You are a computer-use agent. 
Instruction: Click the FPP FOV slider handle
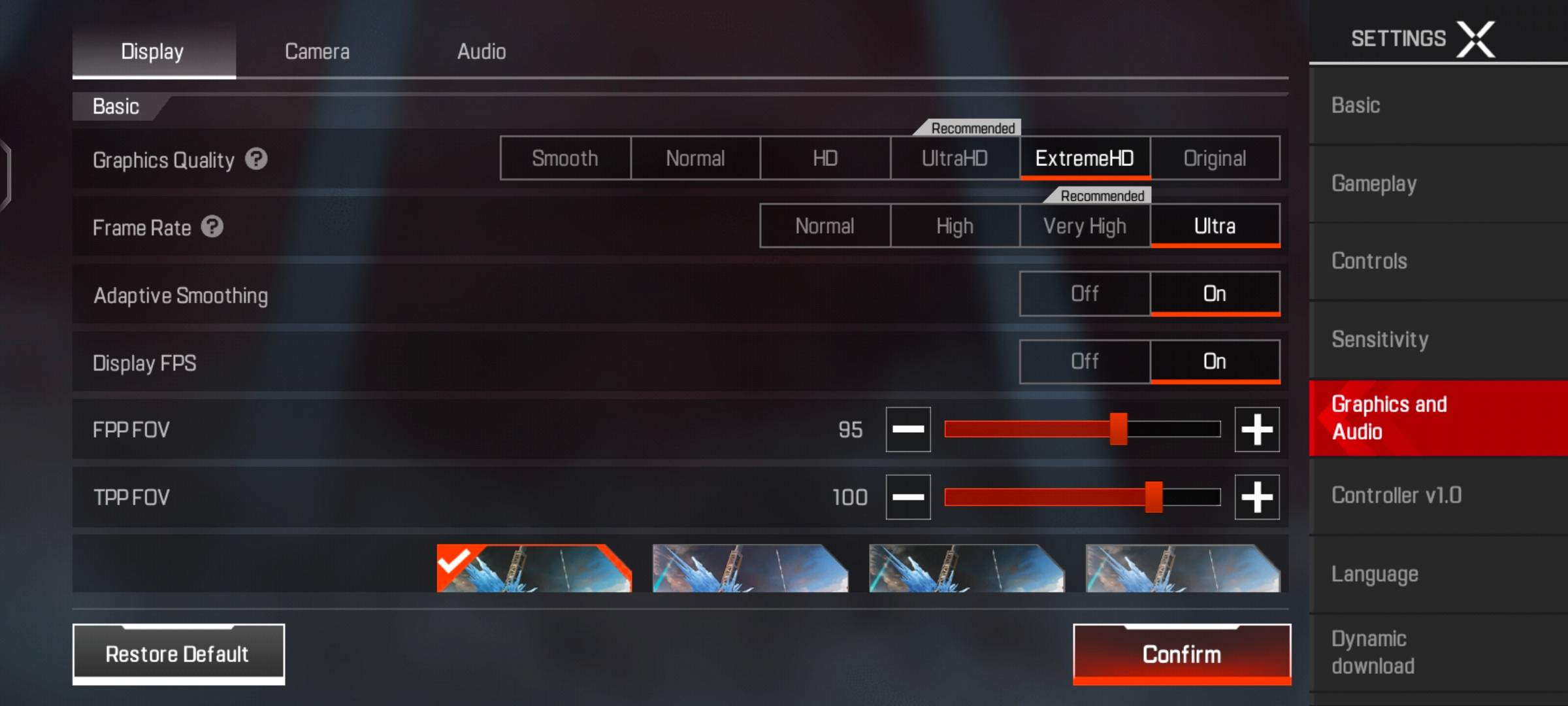pos(1119,429)
